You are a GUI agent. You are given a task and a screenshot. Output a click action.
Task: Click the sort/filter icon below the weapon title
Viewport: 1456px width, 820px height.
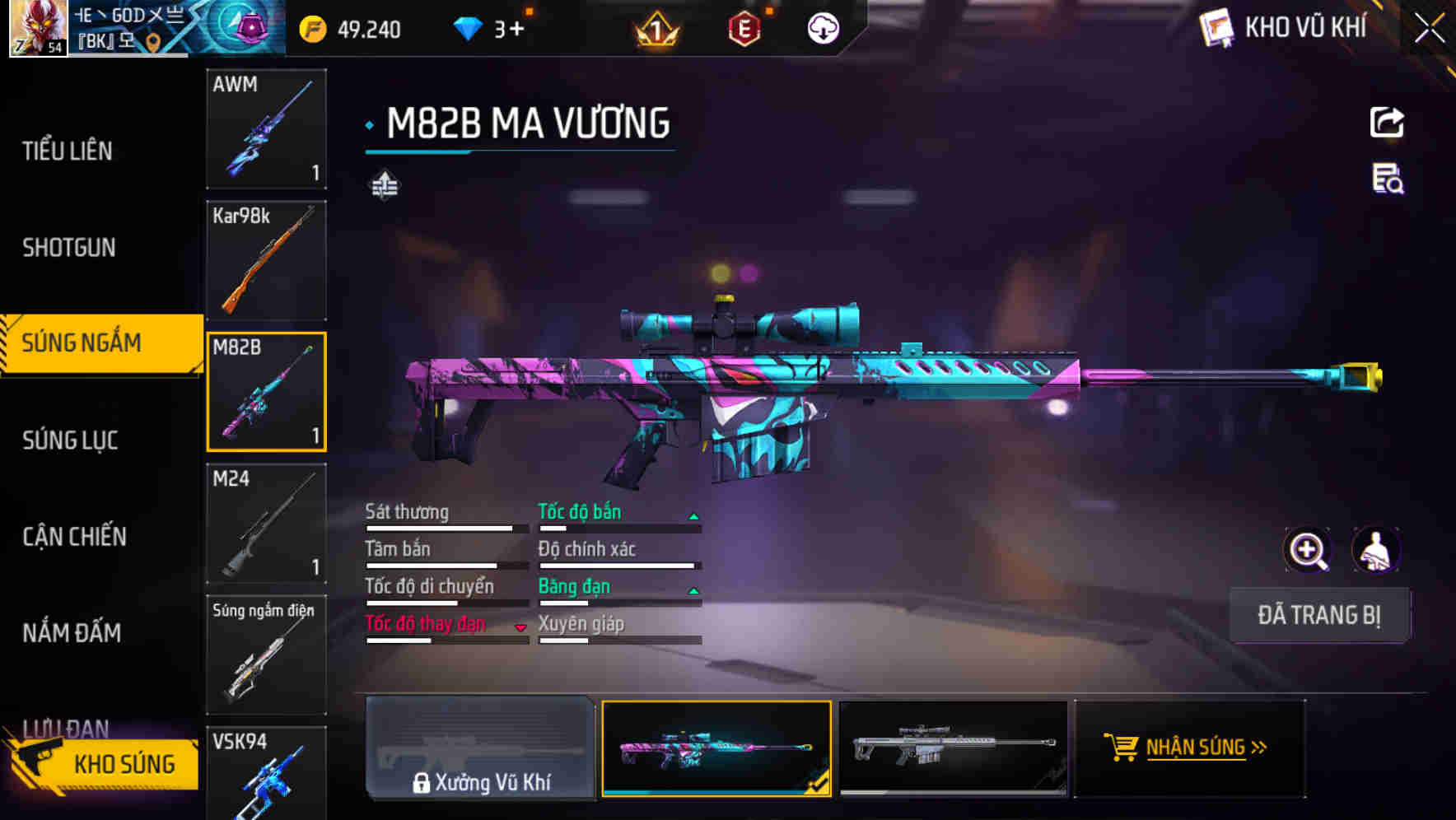click(384, 185)
